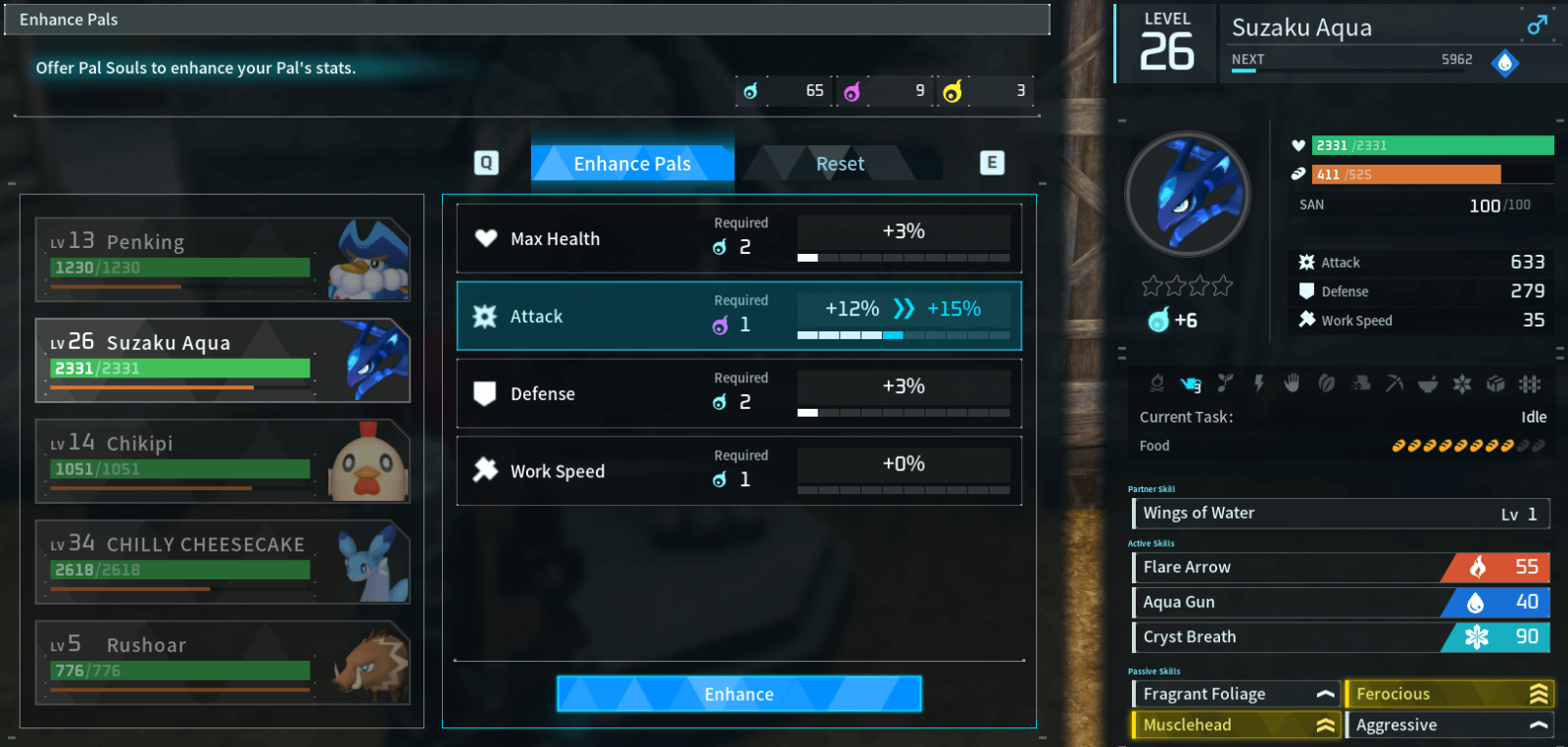Click the Cooling snowflake suitability icon
Screen dimensions: 1568x747
point(1462,383)
